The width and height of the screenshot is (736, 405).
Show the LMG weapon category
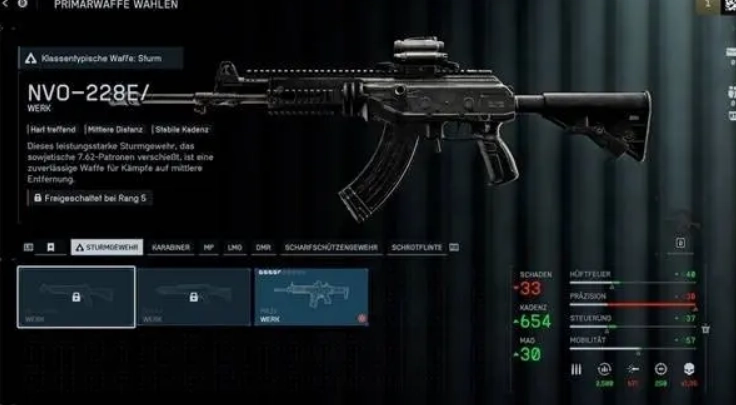[x=236, y=247]
